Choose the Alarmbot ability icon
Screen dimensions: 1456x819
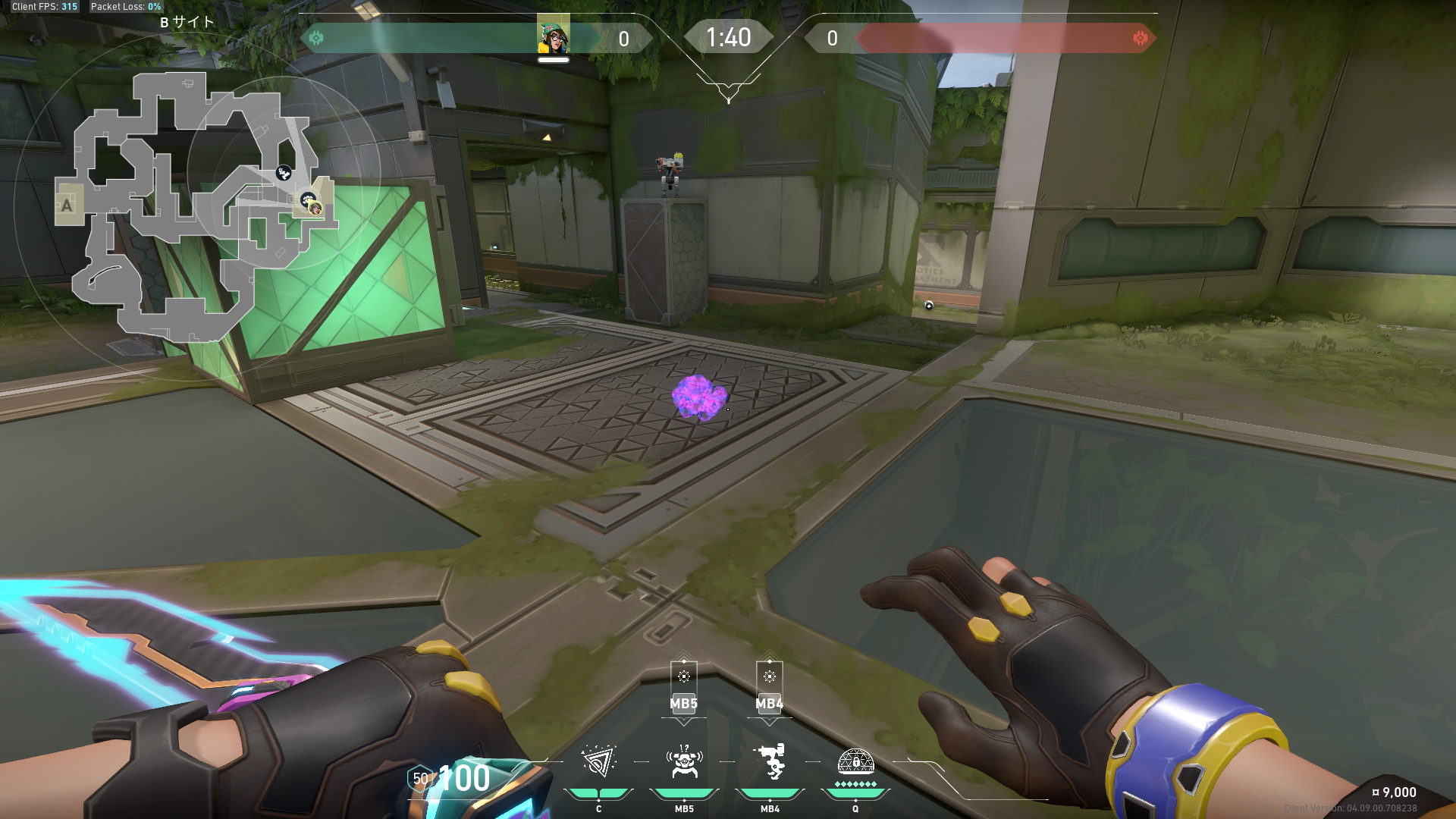(684, 761)
